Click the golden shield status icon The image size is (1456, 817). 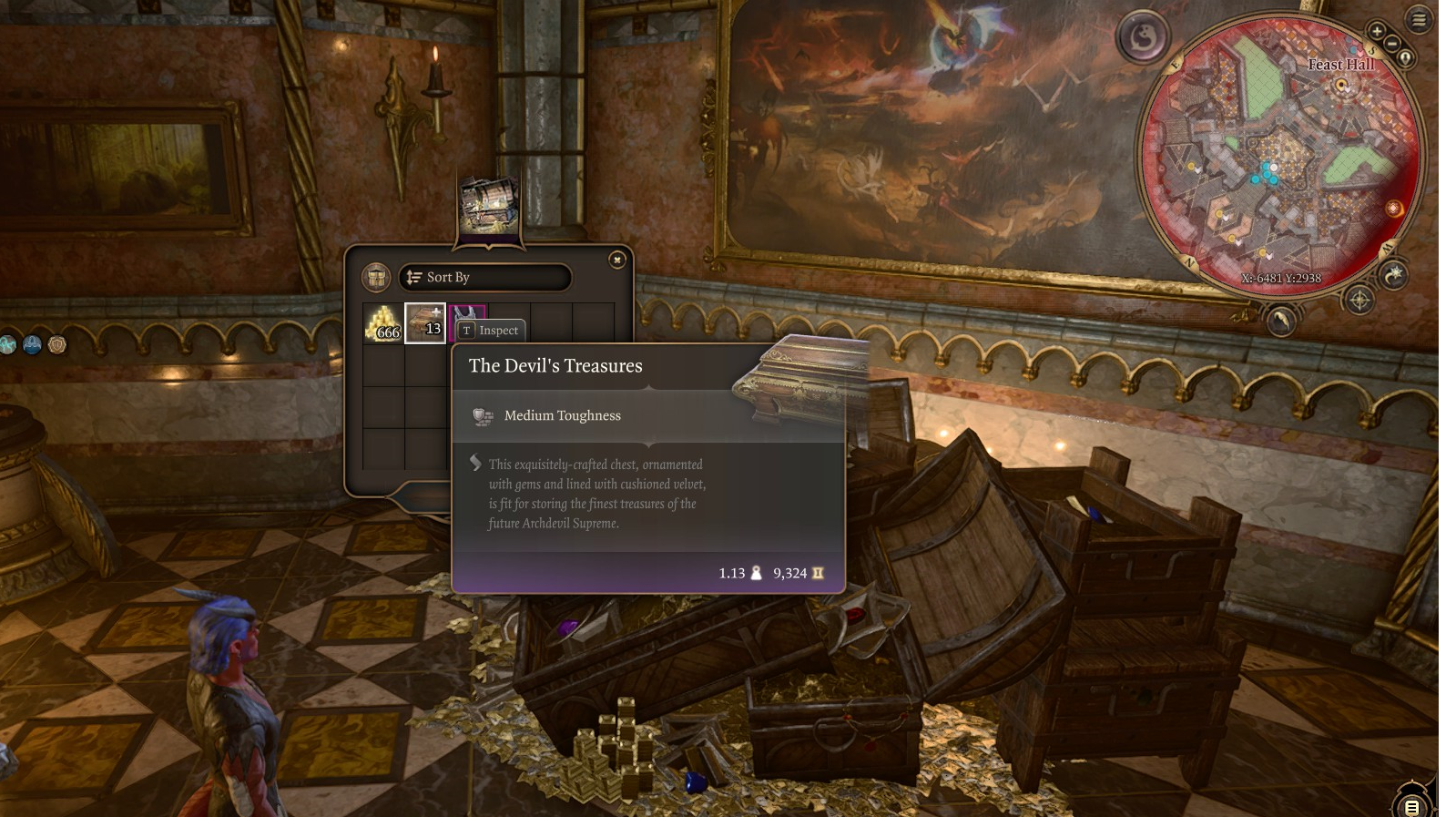(57, 345)
